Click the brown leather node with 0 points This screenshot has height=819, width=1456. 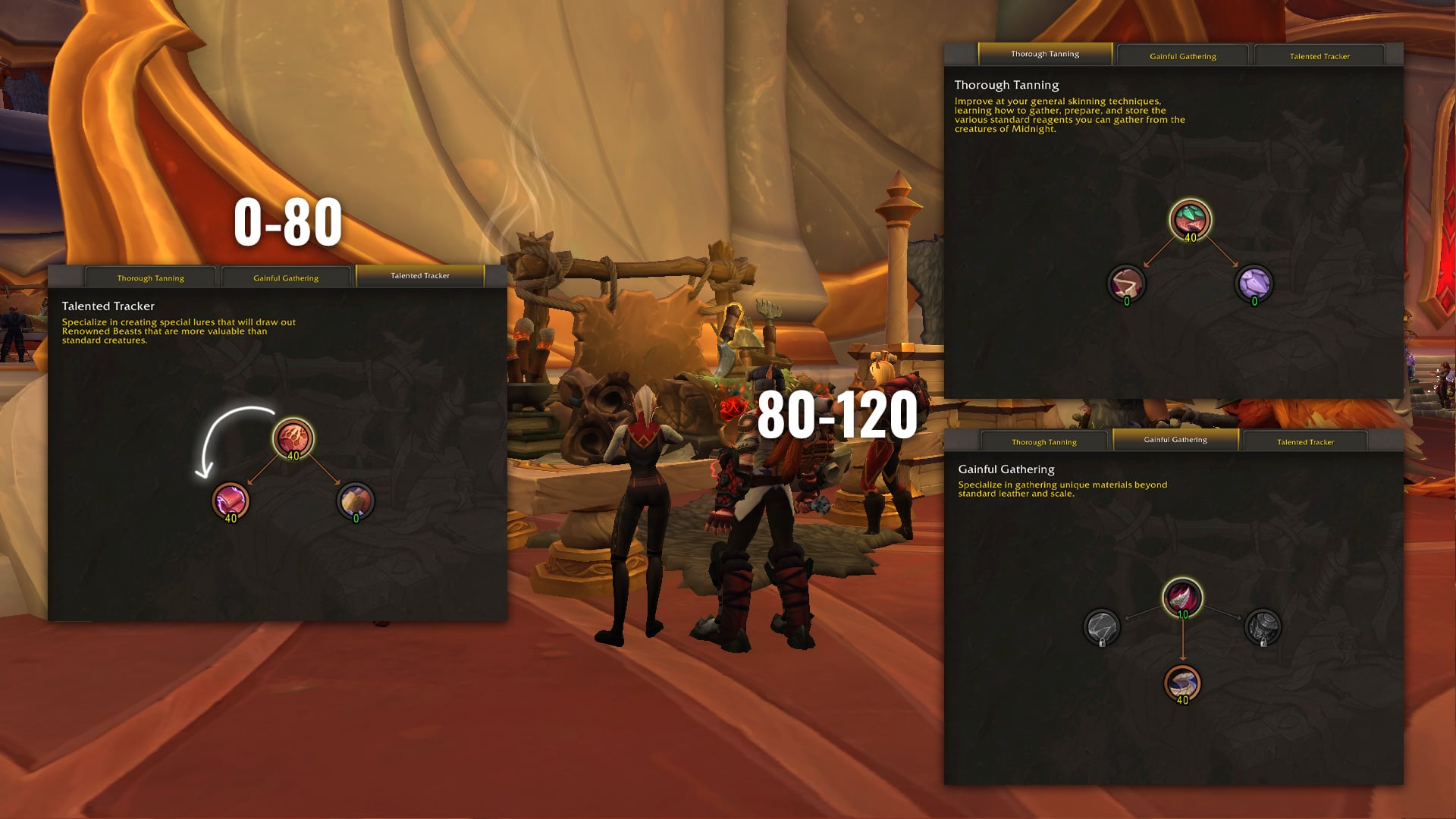point(1126,284)
